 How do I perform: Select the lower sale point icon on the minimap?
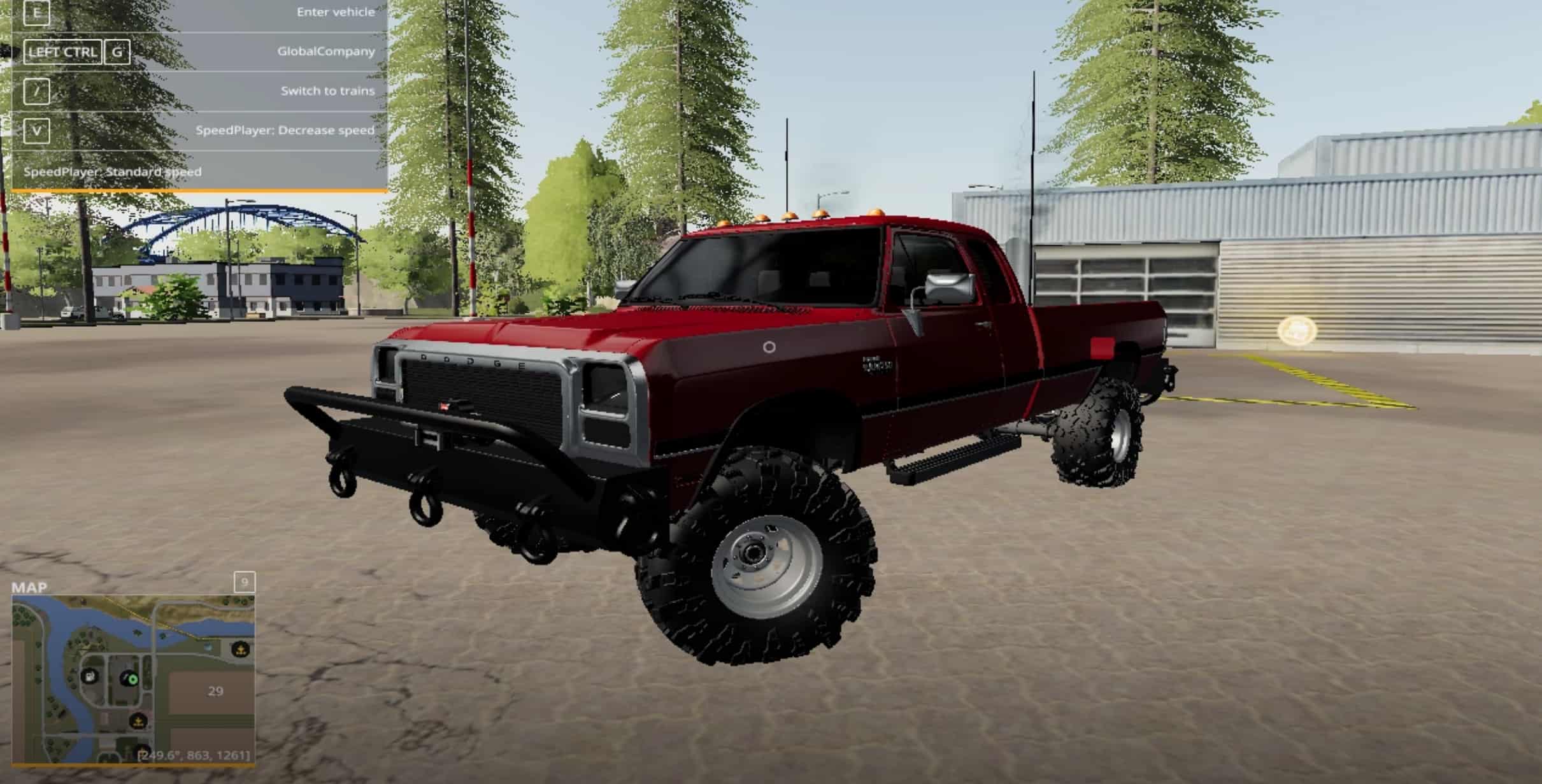[138, 722]
